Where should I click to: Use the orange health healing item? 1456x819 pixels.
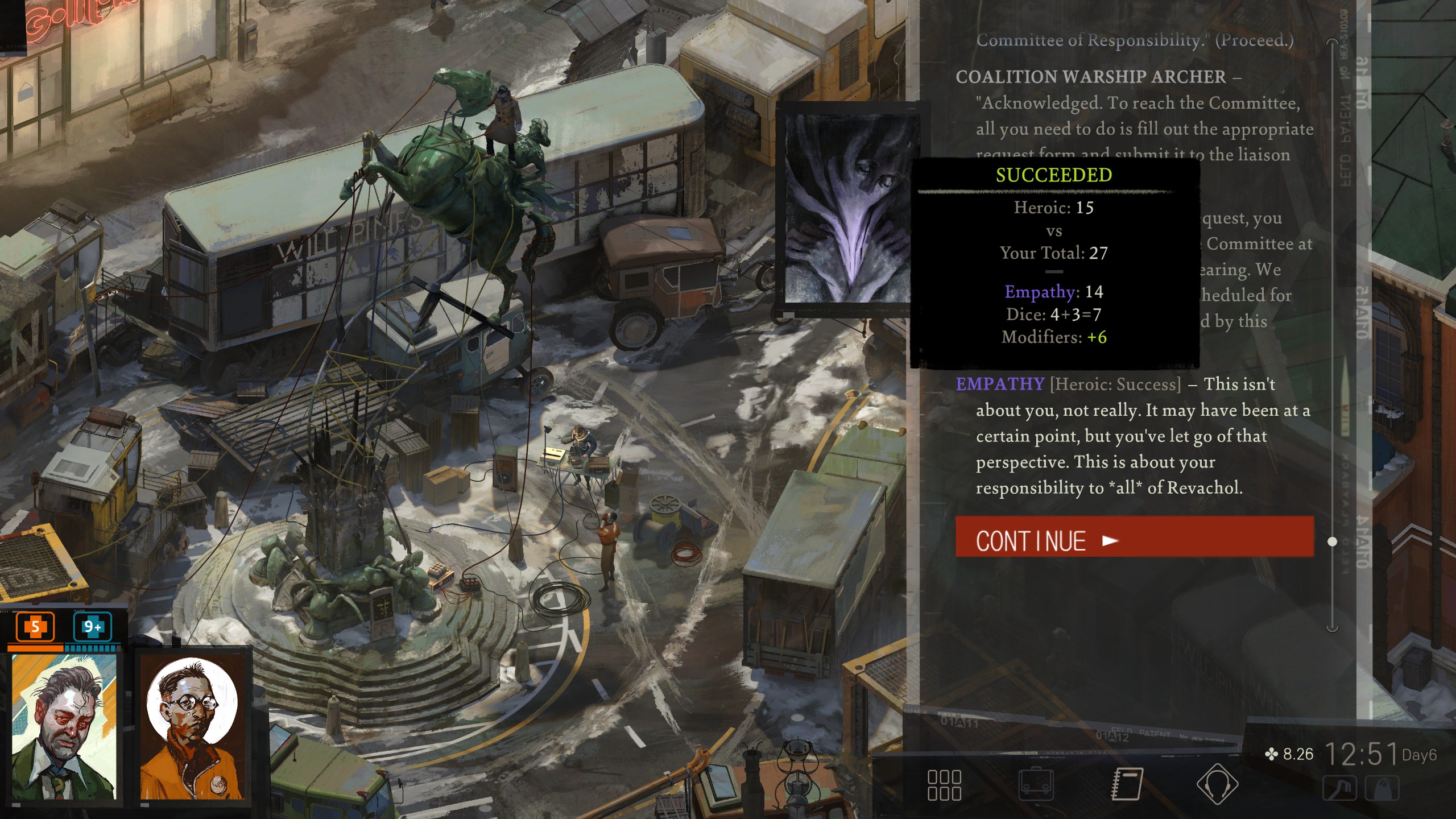tap(35, 627)
